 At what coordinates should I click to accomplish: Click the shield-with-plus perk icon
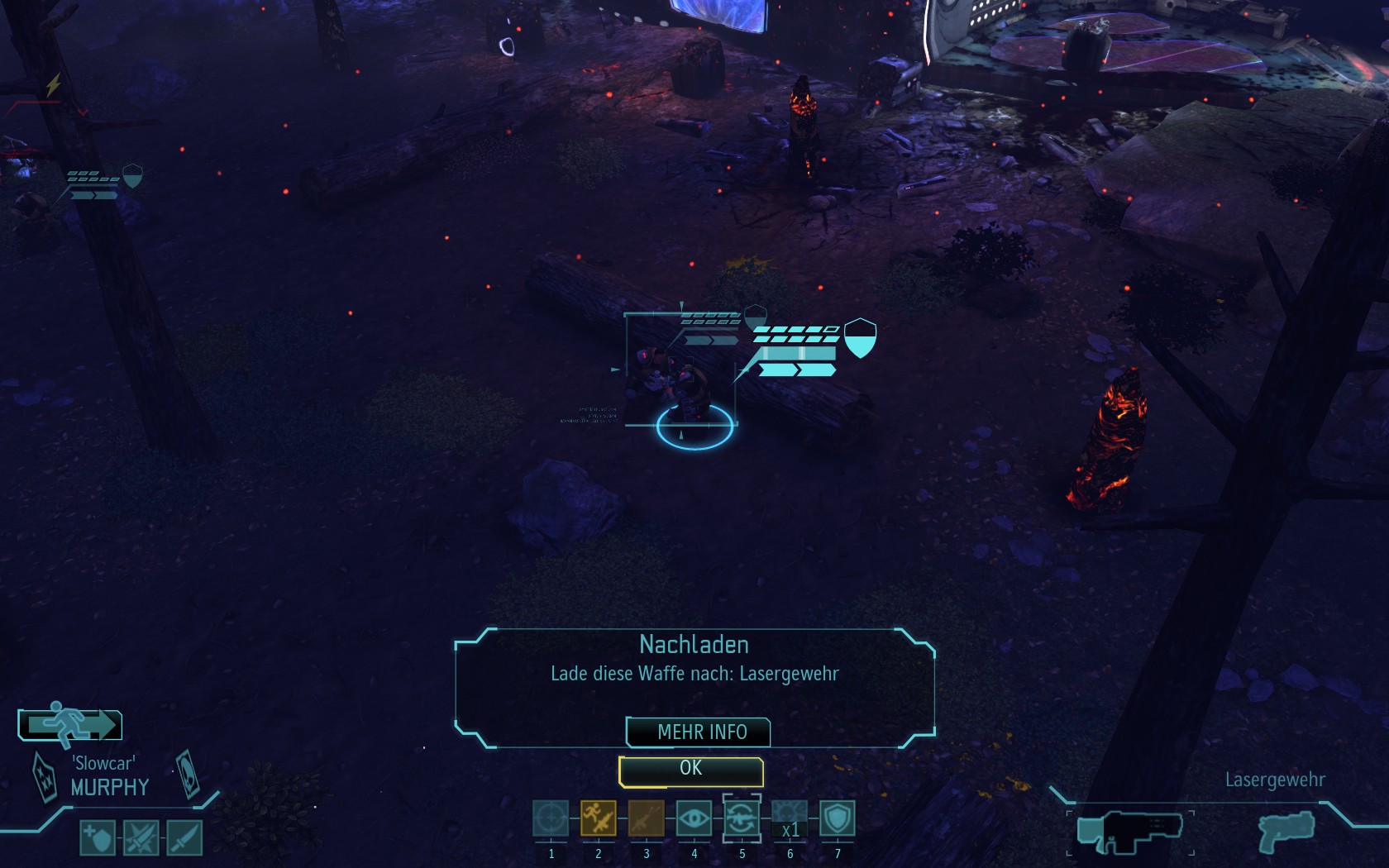click(x=98, y=837)
